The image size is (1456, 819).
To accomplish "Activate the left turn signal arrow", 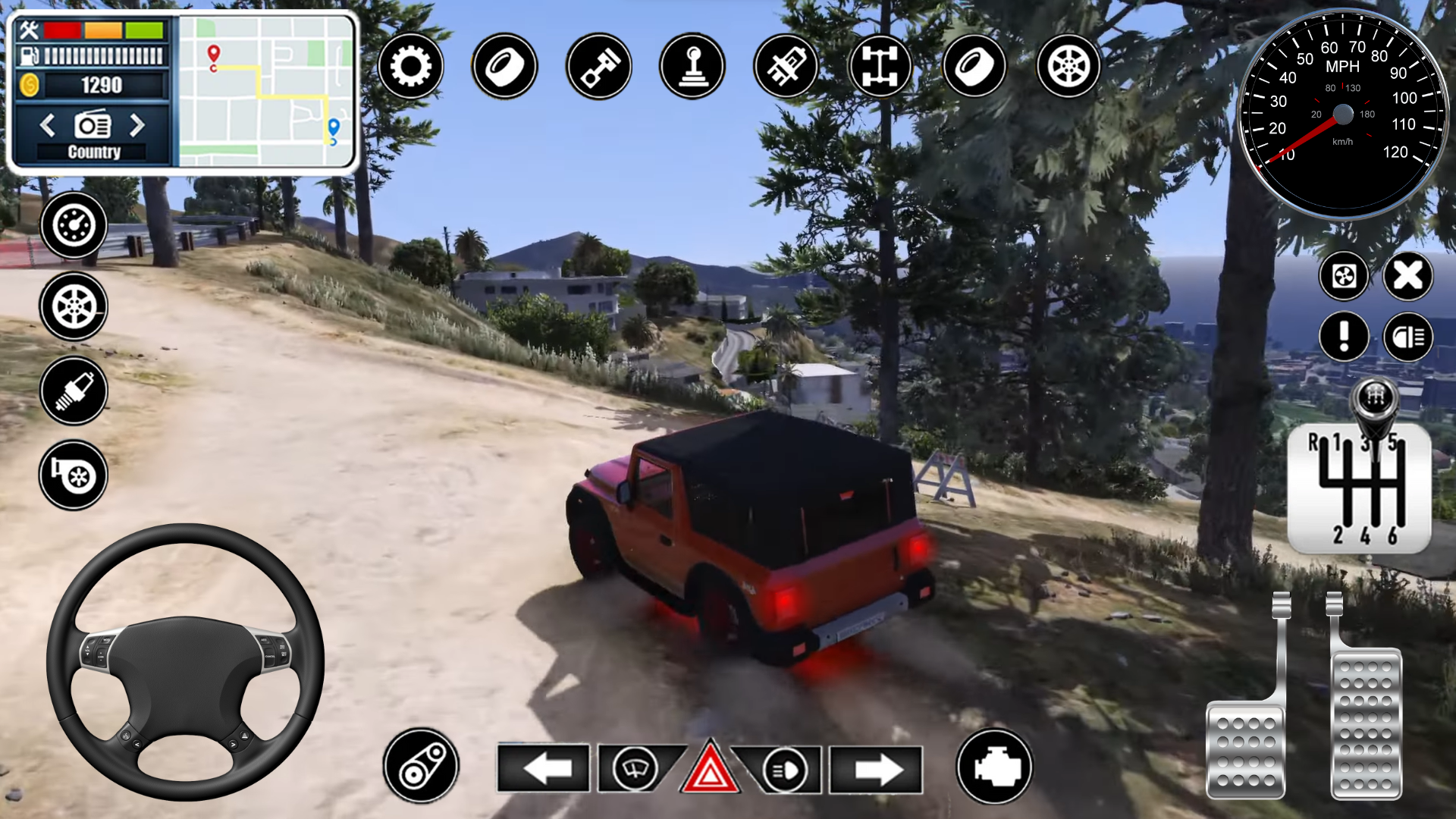I will [x=544, y=767].
